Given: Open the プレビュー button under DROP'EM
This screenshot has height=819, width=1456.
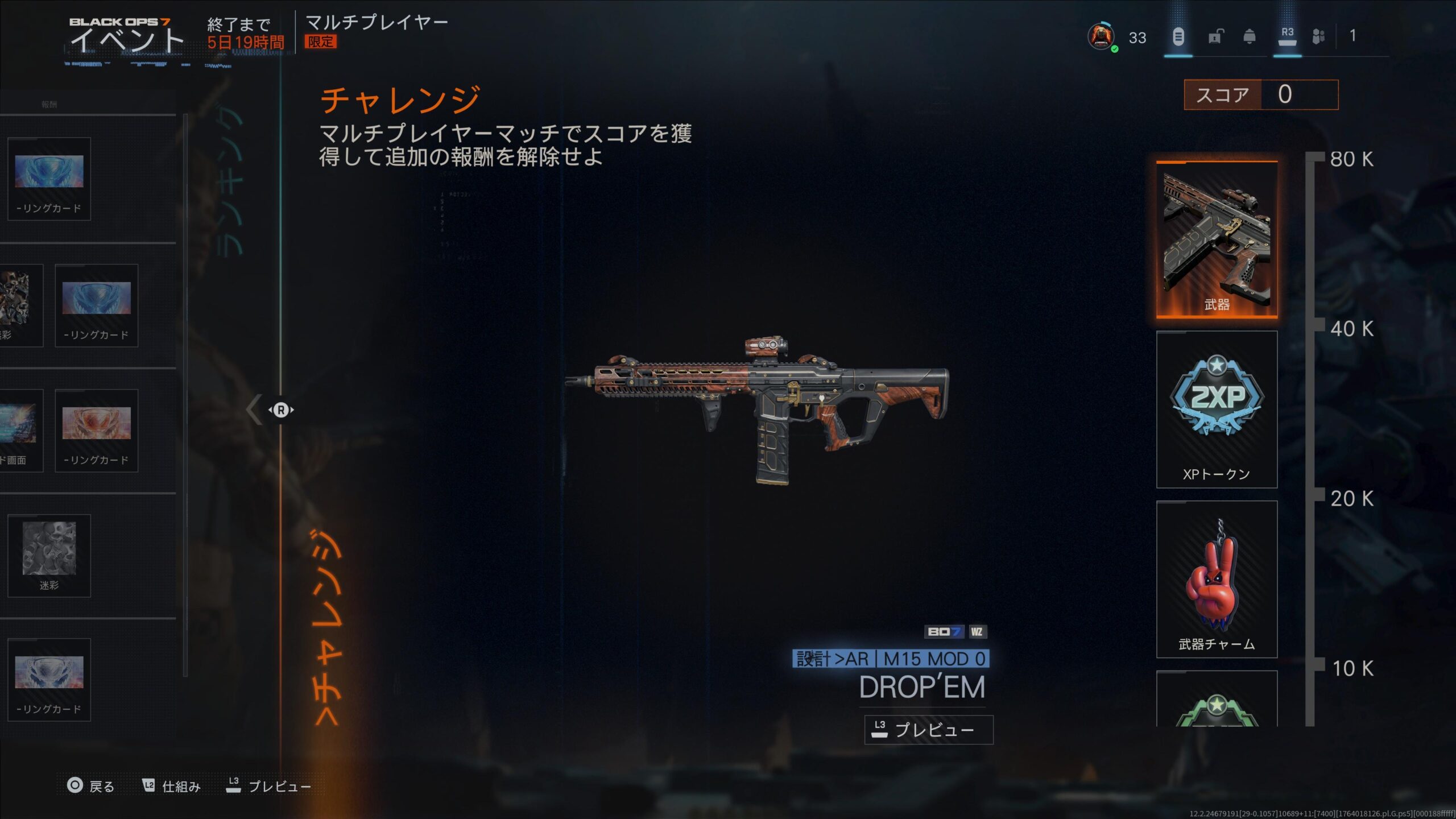Looking at the screenshot, I should (x=928, y=730).
